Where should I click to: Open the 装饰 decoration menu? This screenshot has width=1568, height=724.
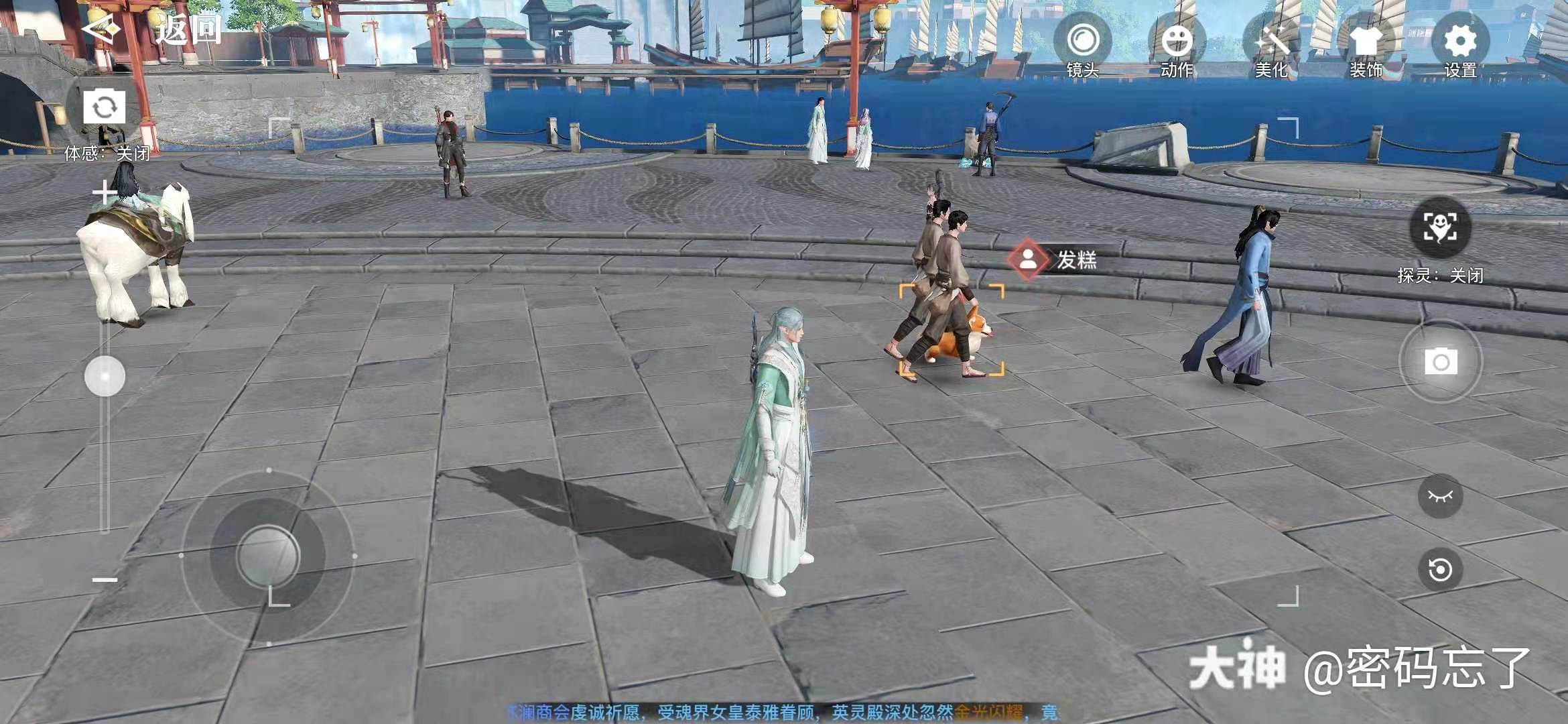point(1366,42)
